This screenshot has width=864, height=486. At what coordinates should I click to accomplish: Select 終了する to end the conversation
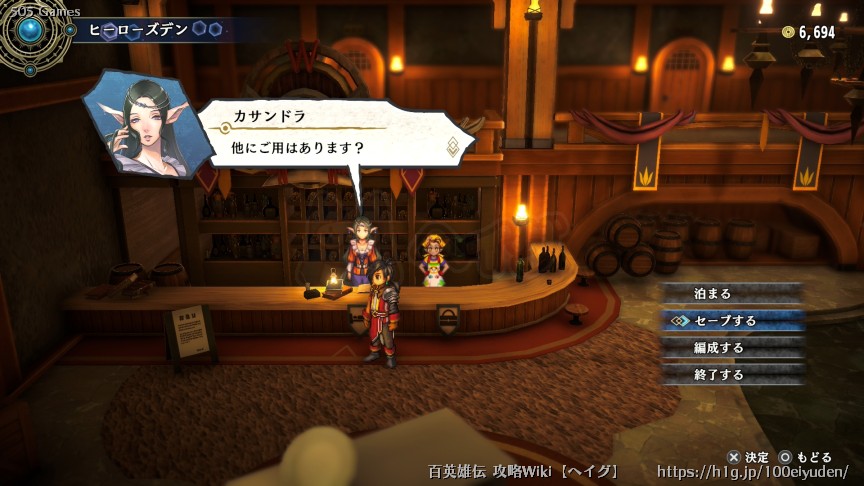(732, 374)
